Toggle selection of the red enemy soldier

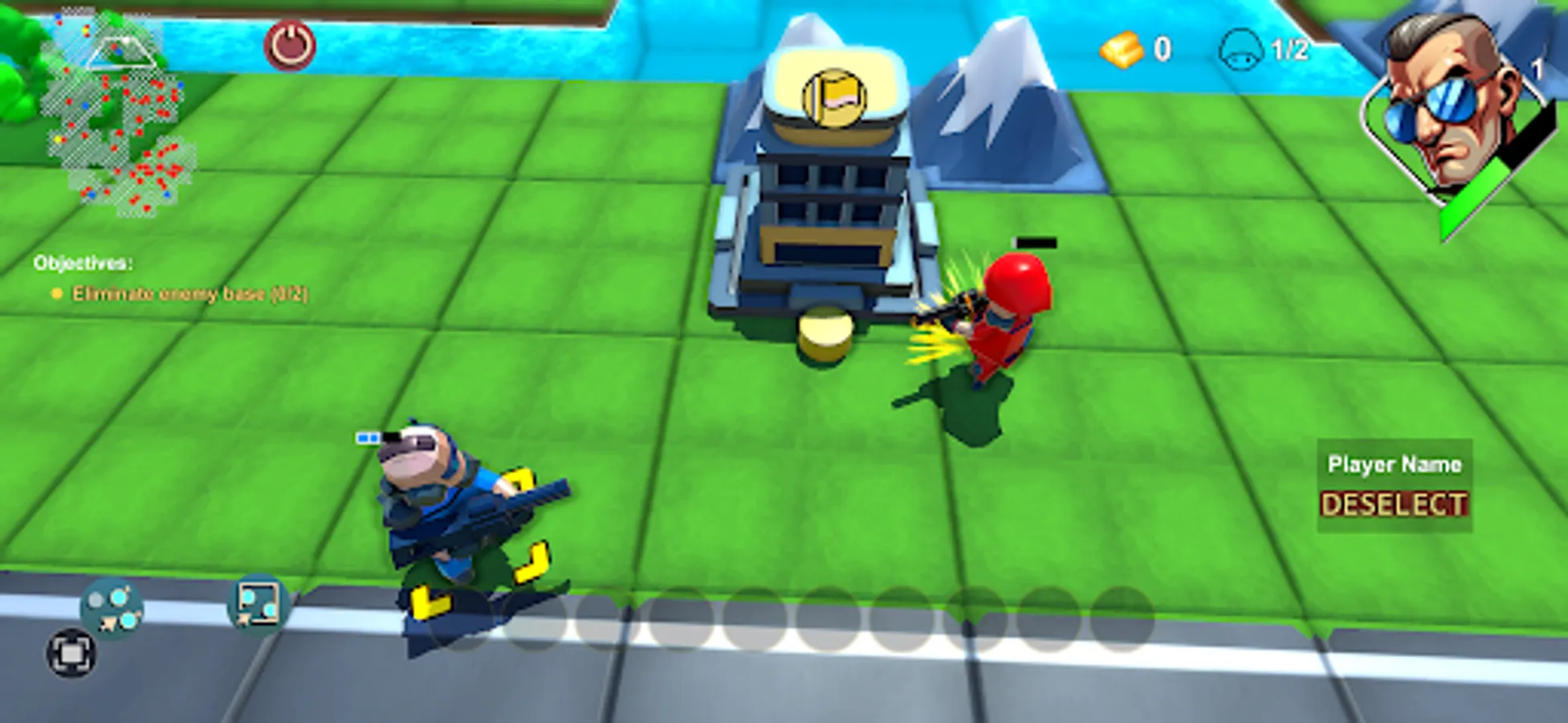click(1000, 321)
